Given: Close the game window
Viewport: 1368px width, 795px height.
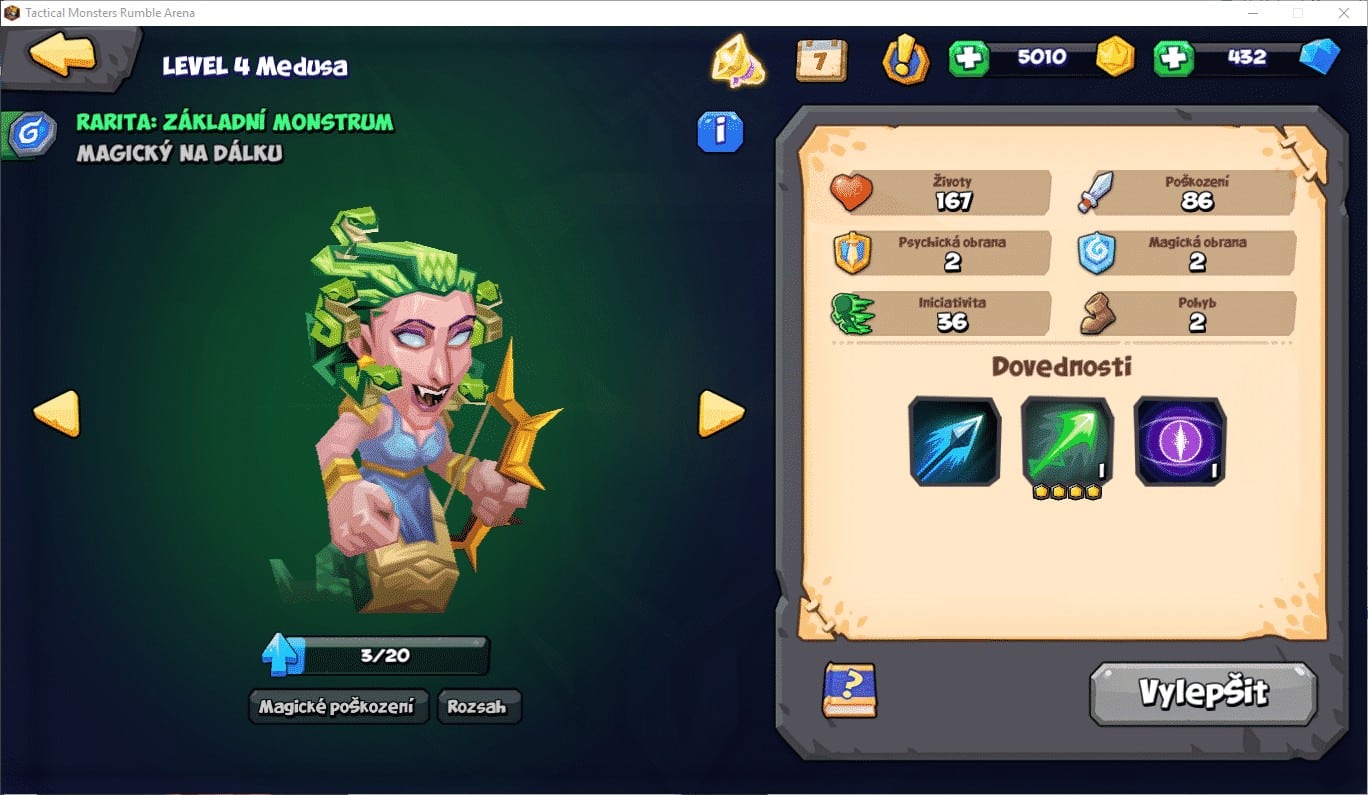Looking at the screenshot, I should [x=1343, y=13].
